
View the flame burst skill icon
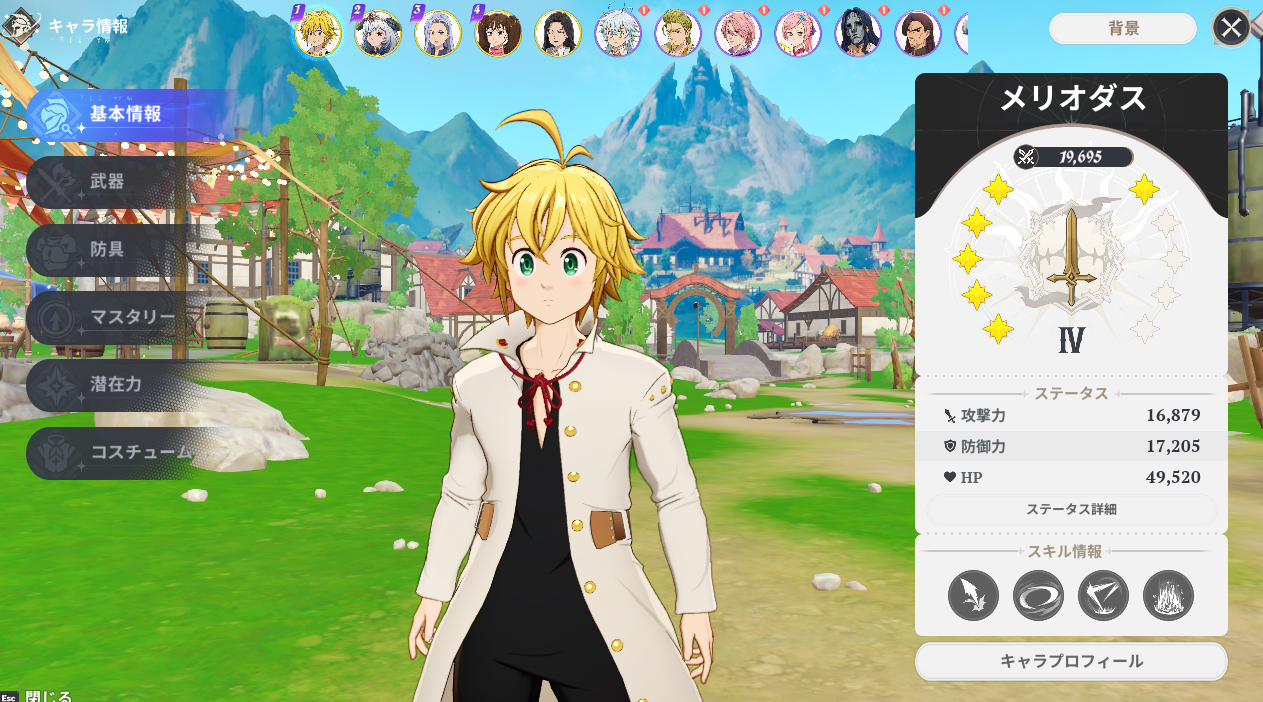[1168, 596]
